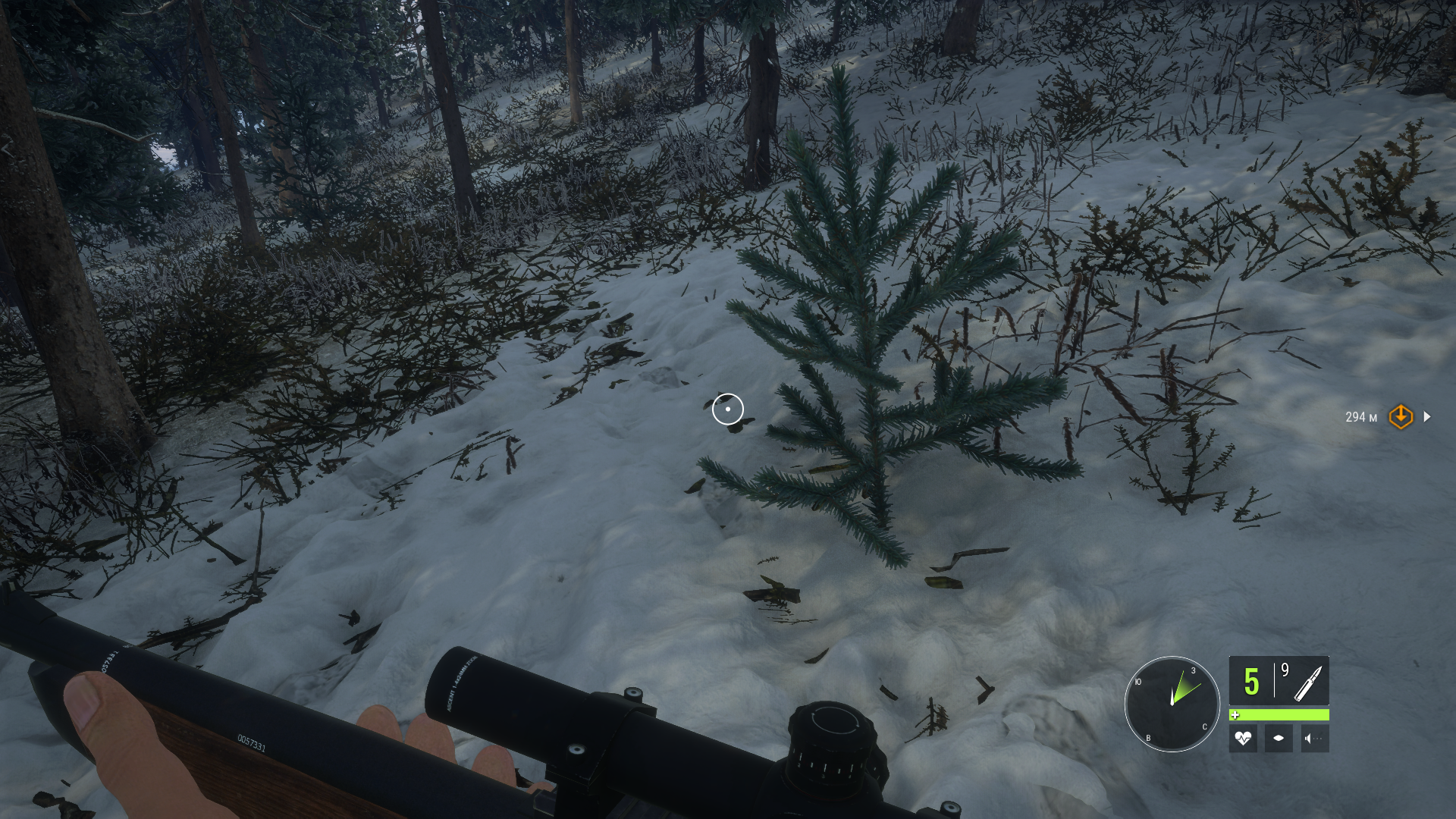Open the round compass dial
Screen dimensions: 1456x819
coord(1172,704)
